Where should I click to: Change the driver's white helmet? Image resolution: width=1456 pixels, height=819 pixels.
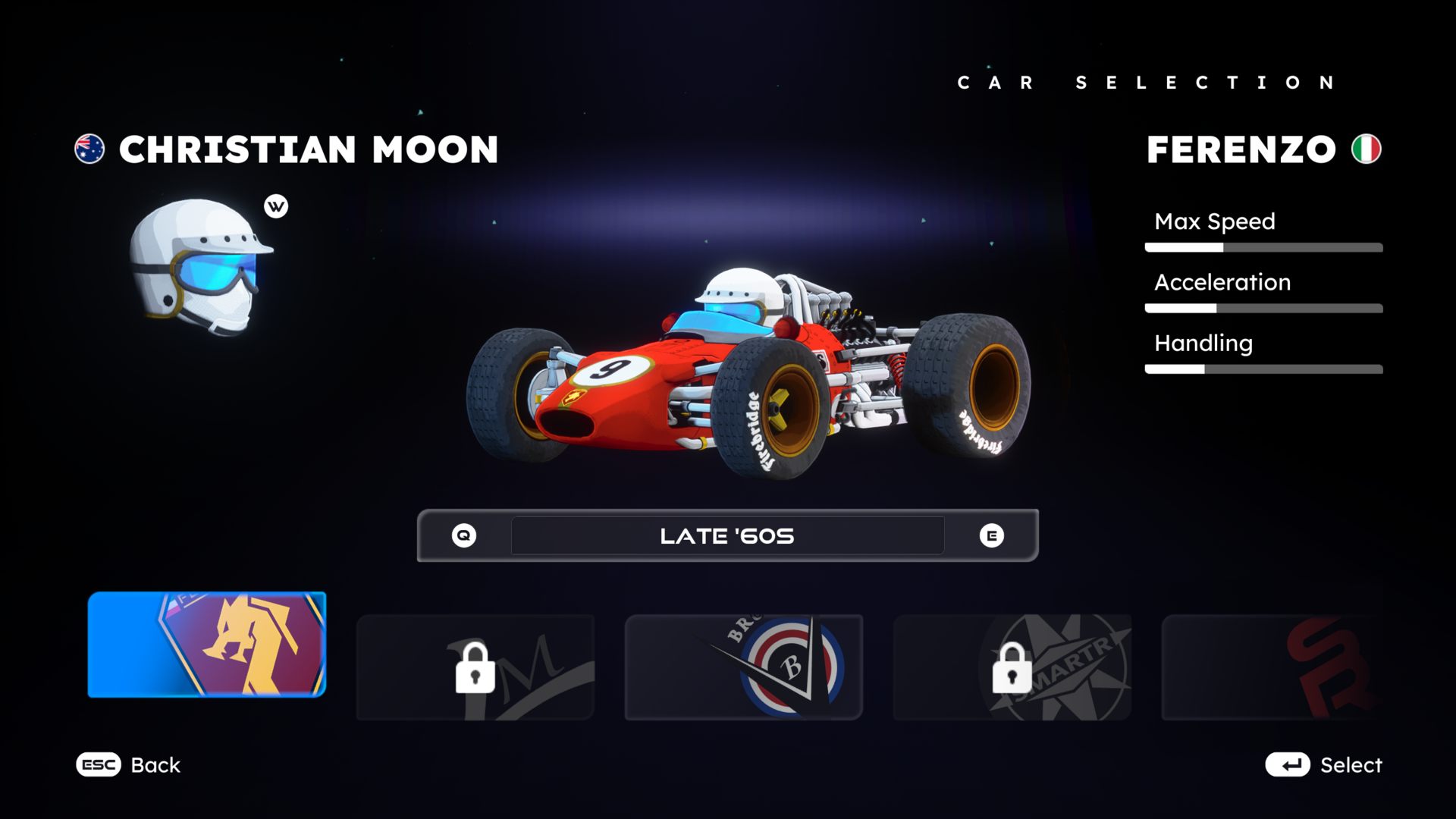(x=201, y=265)
